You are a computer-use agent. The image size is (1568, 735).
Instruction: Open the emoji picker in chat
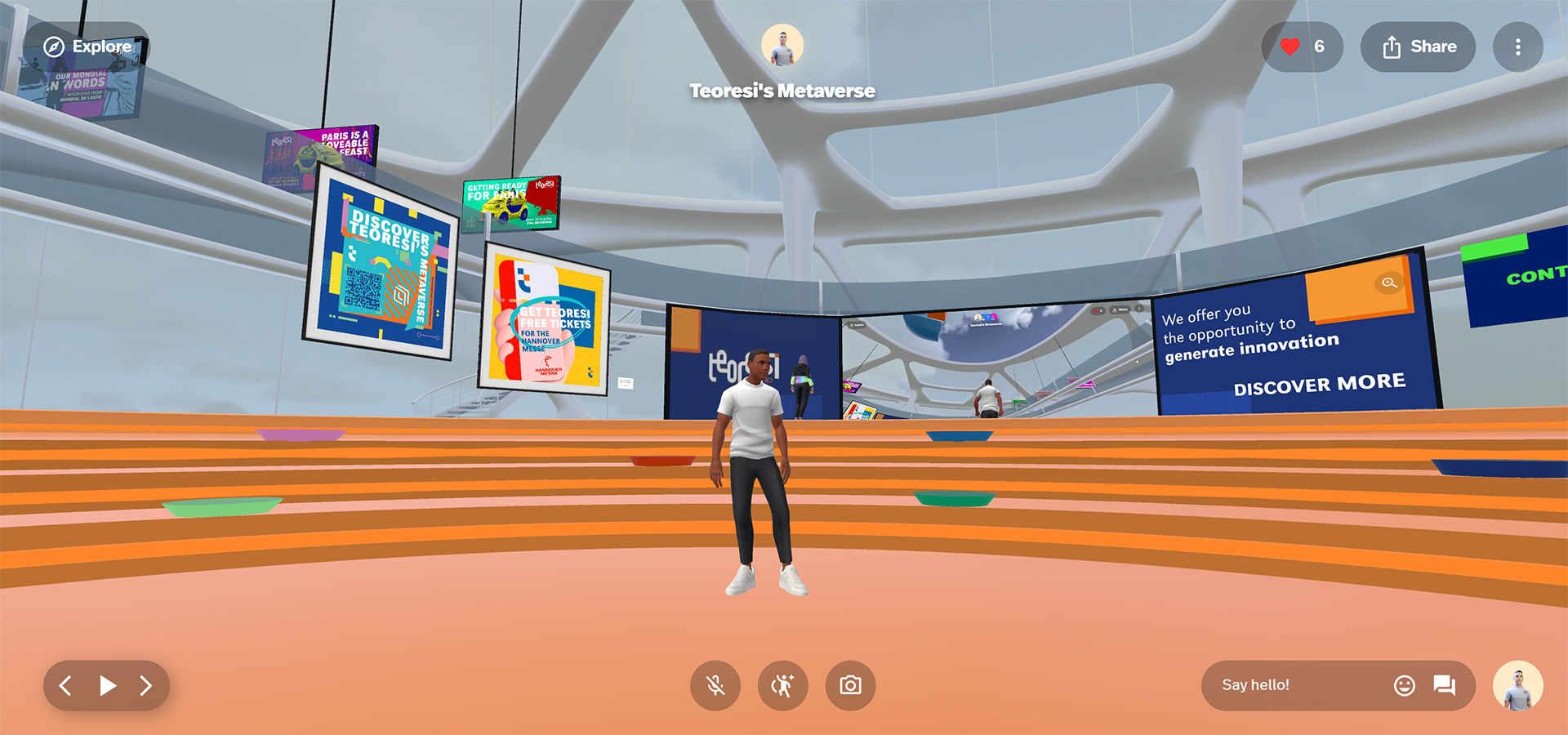click(1404, 686)
